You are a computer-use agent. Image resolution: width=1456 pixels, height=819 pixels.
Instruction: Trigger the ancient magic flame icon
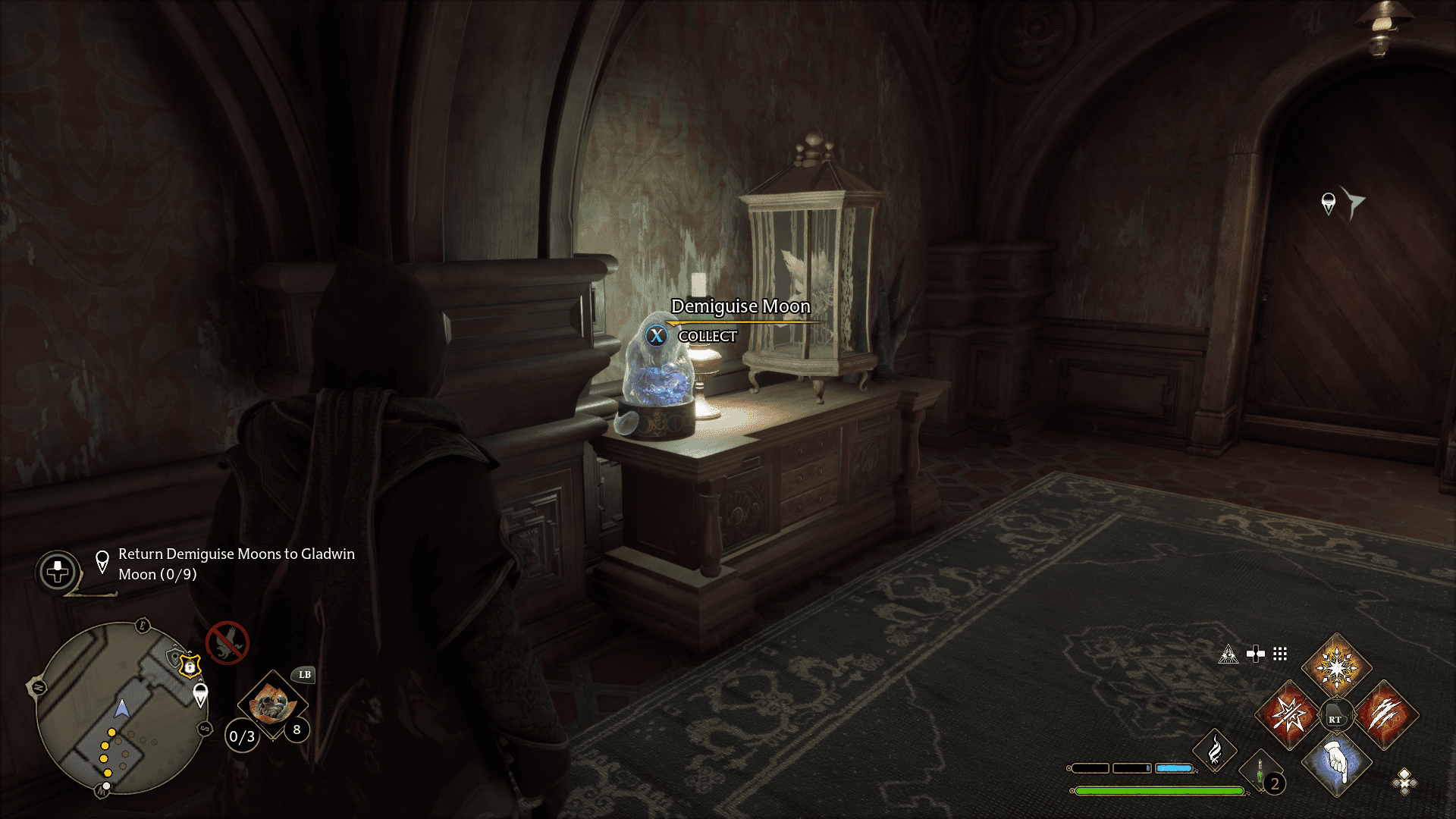pos(1214,751)
